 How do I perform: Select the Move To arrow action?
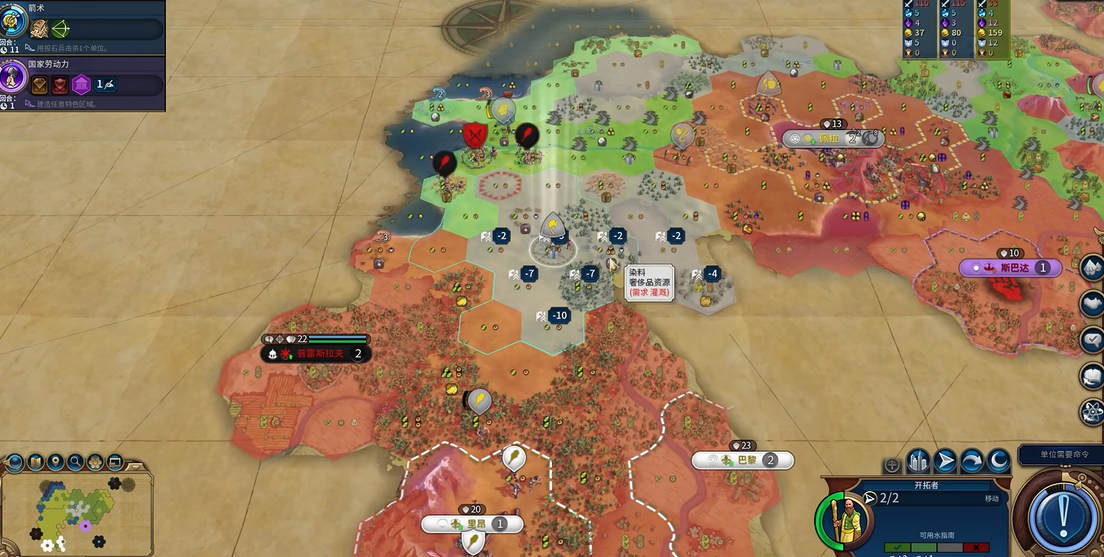pos(945,461)
